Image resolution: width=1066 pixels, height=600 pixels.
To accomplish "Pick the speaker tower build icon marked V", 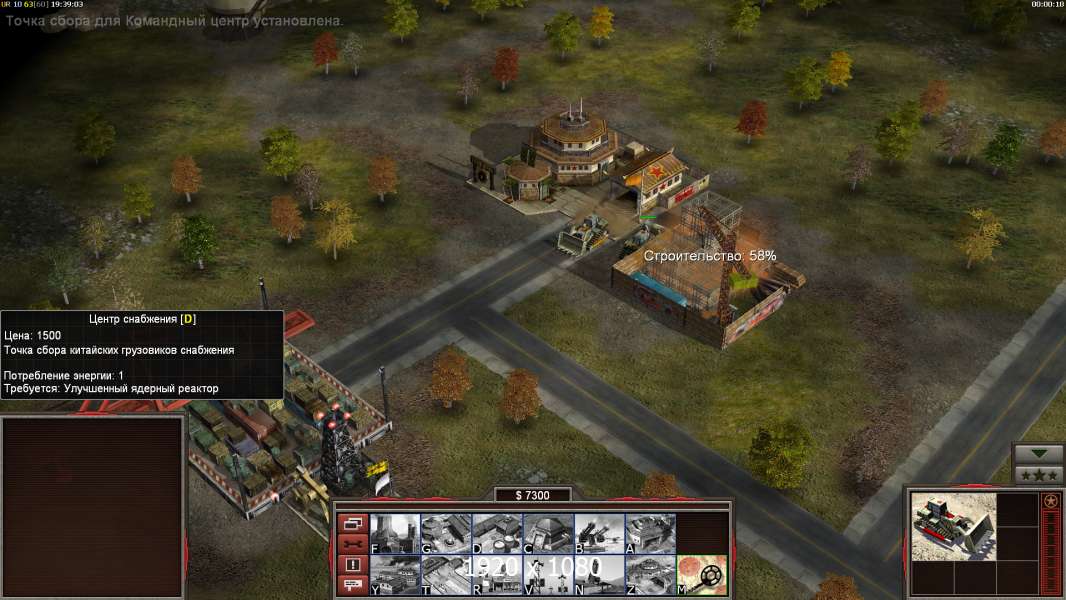I will pyautogui.click(x=548, y=574).
